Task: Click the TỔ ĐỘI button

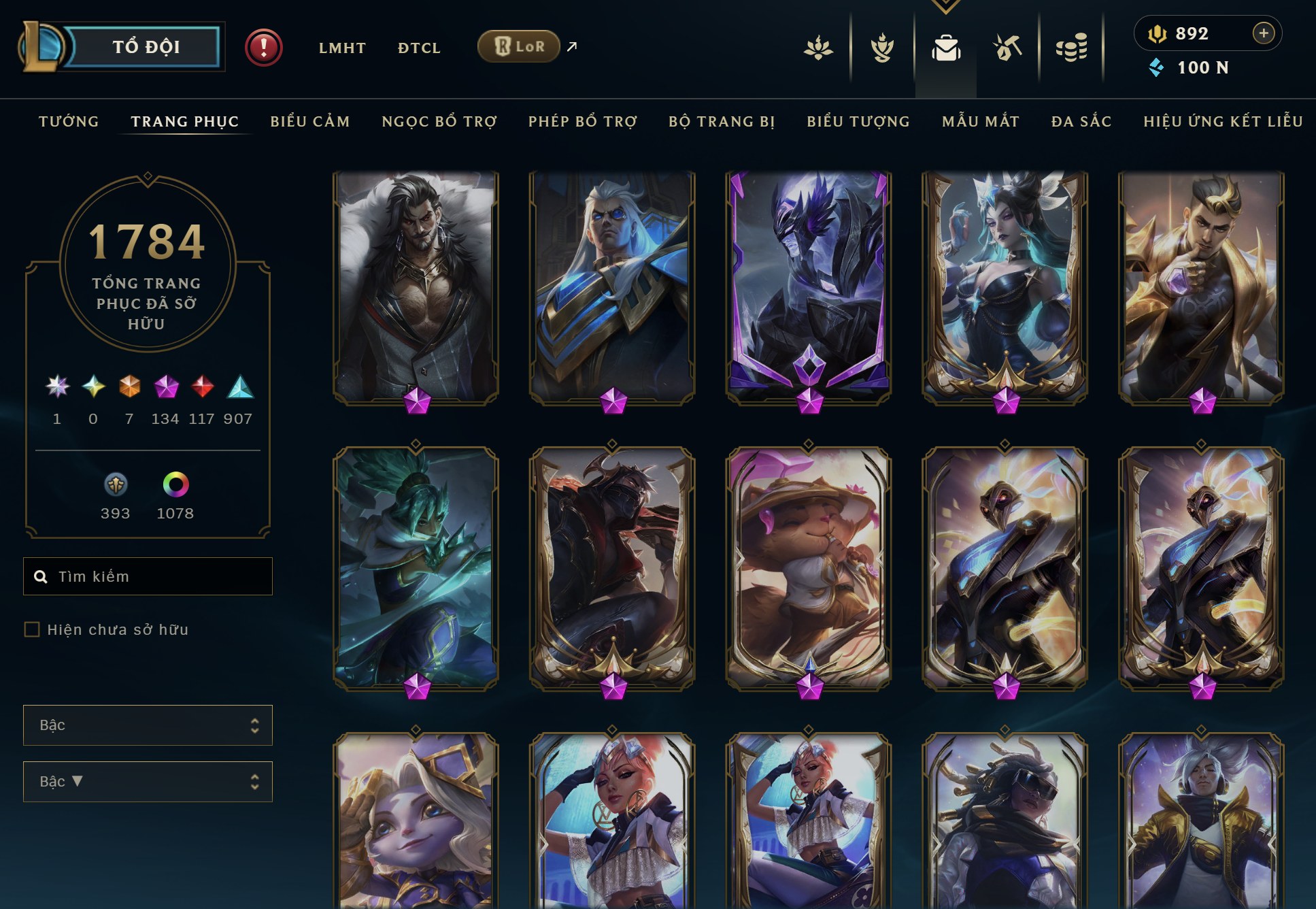Action: click(x=146, y=46)
